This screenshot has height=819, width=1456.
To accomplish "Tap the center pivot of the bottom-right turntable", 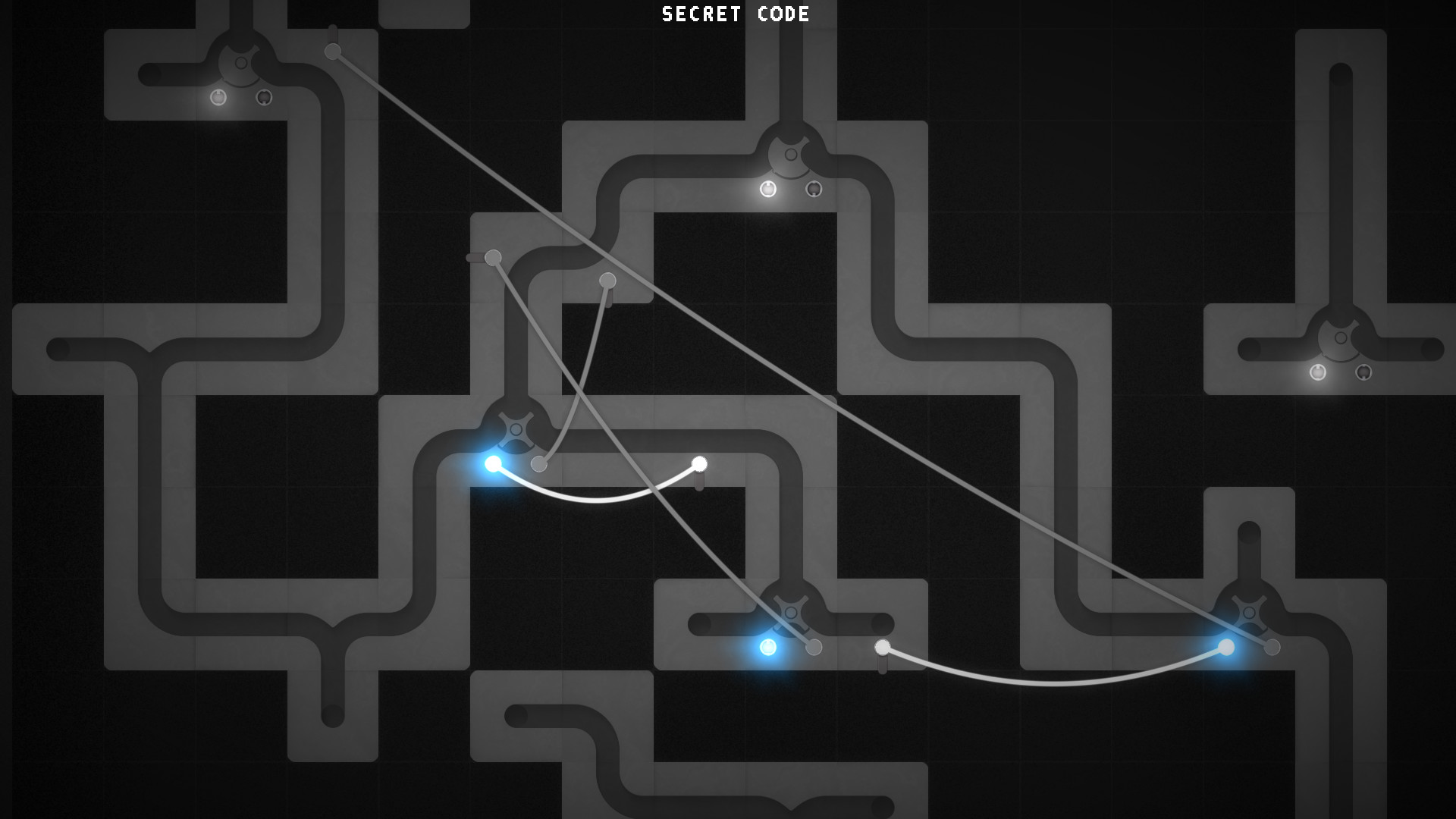I will click(1249, 613).
